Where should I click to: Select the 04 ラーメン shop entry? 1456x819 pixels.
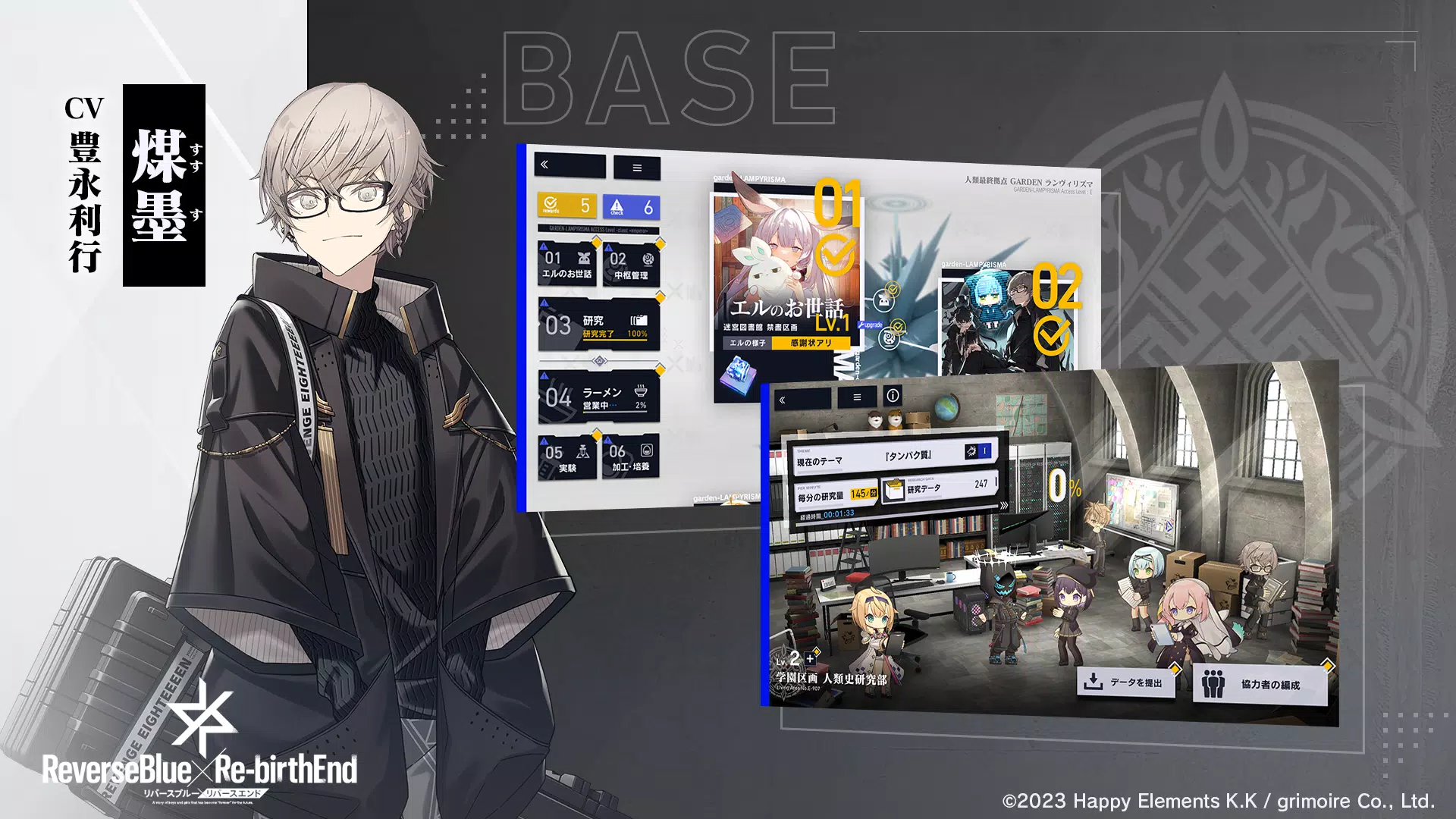pos(598,397)
